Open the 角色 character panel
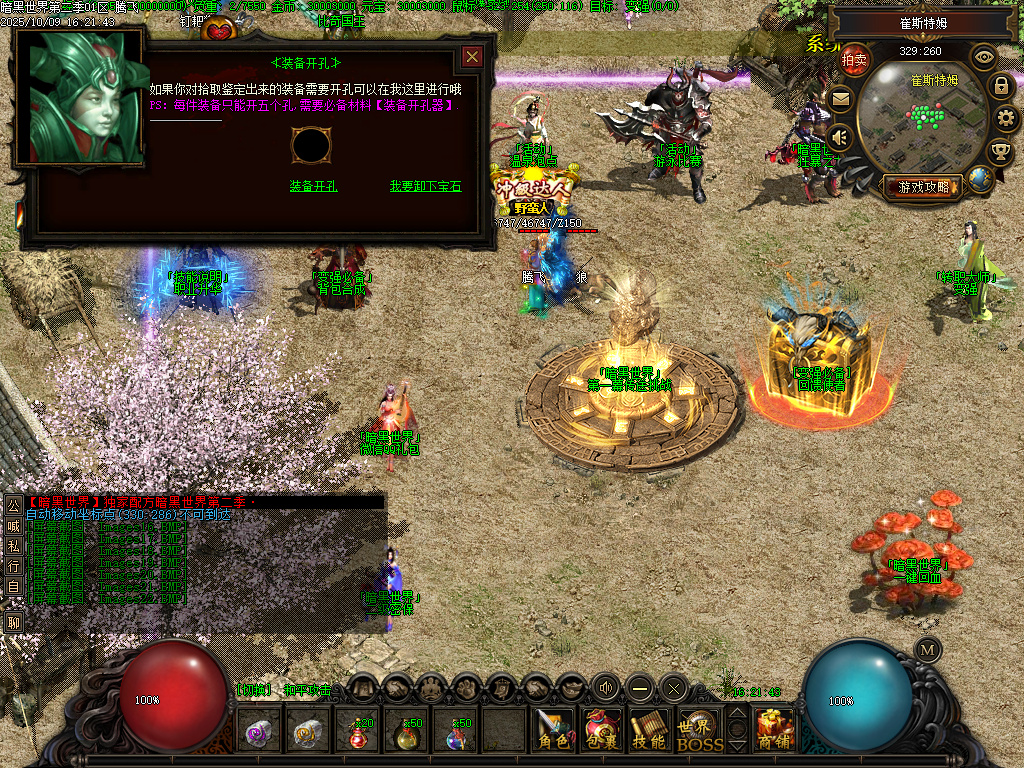The height and width of the screenshot is (768, 1024). (x=553, y=730)
